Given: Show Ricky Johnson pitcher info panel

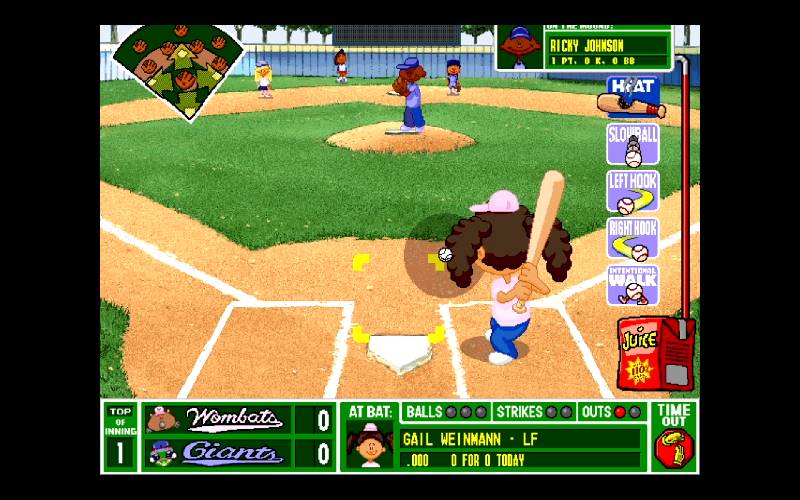Looking at the screenshot, I should pyautogui.click(x=585, y=48).
